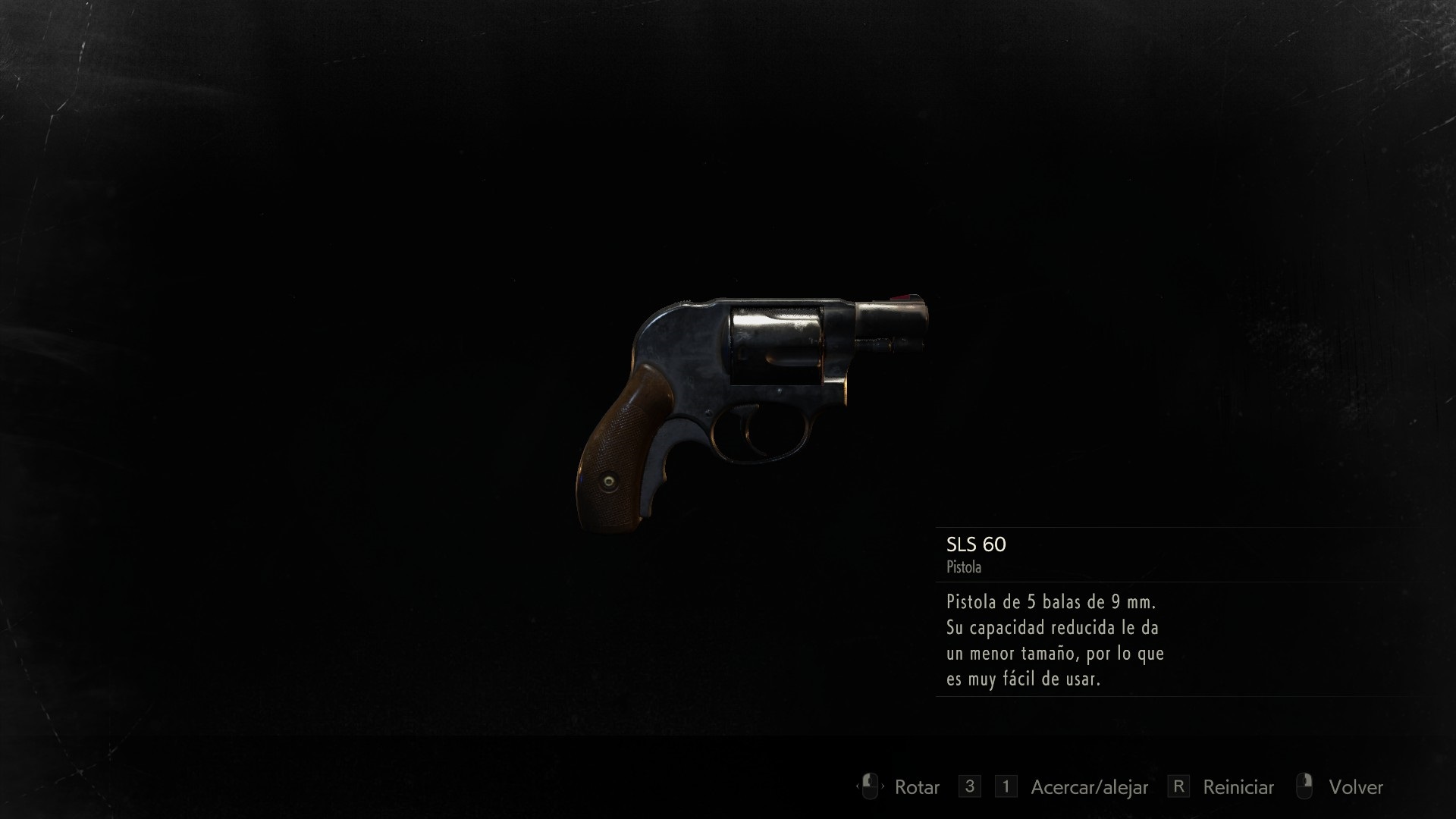Screen dimensions: 1456x819
Task: Select the Acercar/alejar command label
Action: point(1090,787)
